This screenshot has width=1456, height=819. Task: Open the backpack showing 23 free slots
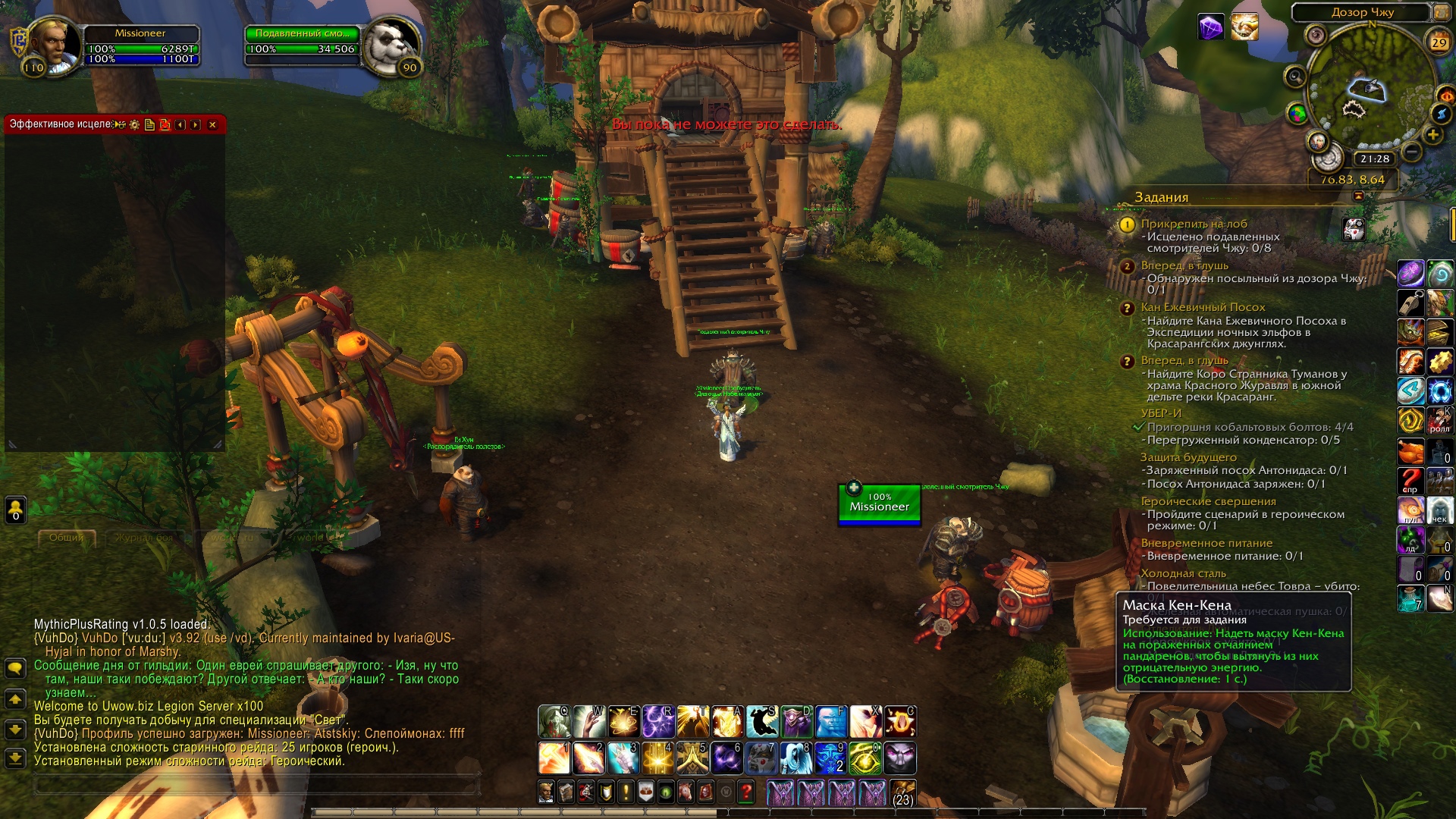pyautogui.click(x=902, y=792)
